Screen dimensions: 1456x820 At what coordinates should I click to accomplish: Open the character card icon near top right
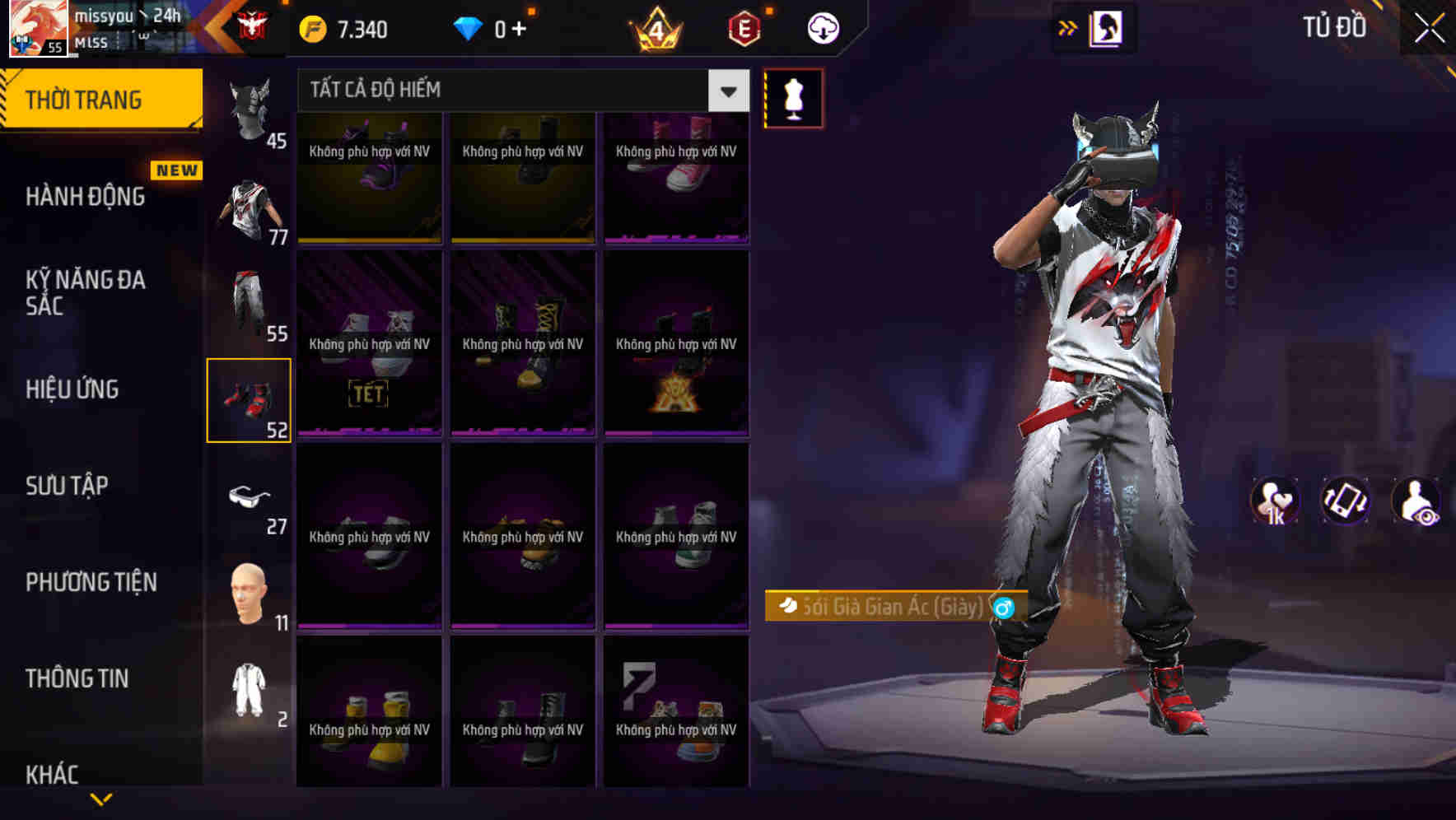tap(1108, 27)
